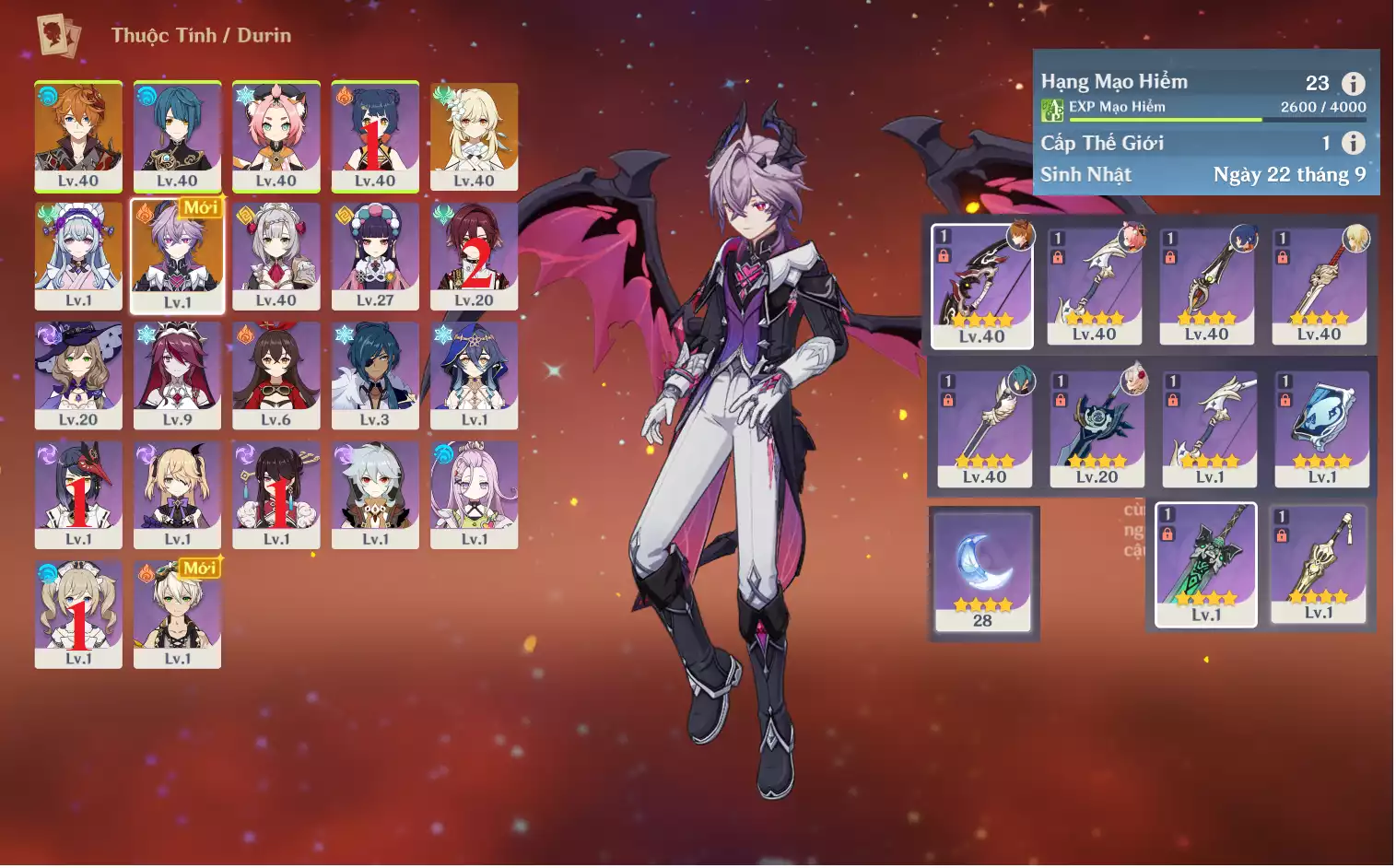The height and width of the screenshot is (868, 1396).
Task: Choose Xingqiu's teal-haired Lv.40 card
Action: [x=177, y=135]
